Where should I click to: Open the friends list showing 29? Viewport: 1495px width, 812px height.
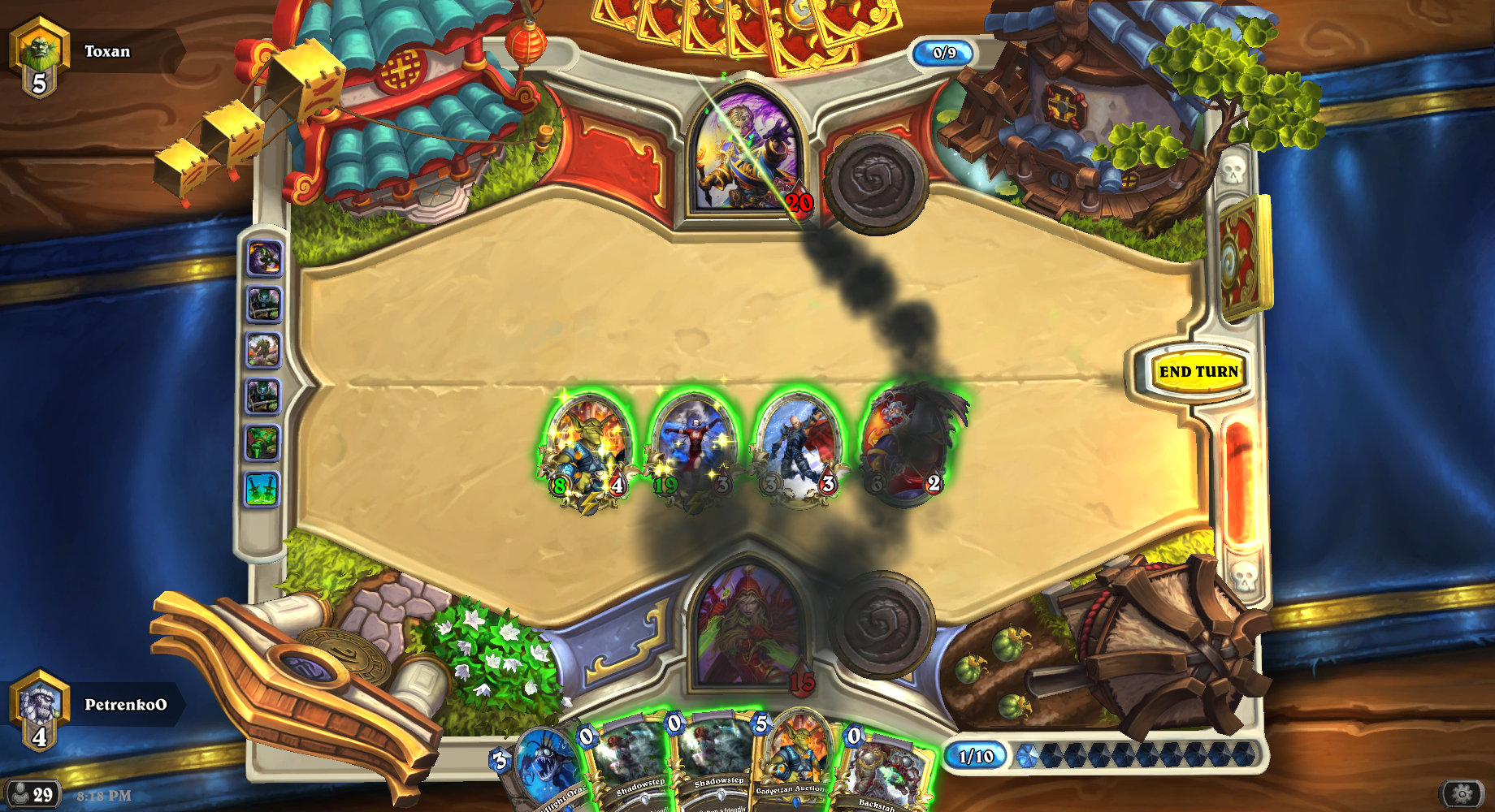32,794
